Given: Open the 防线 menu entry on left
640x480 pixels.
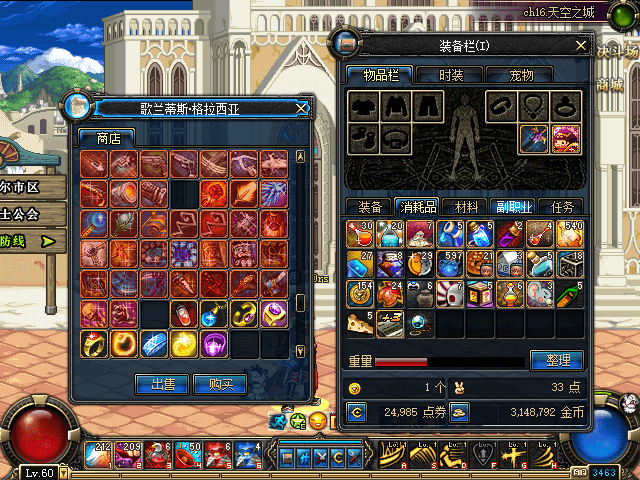Looking at the screenshot, I should pyautogui.click(x=20, y=241).
